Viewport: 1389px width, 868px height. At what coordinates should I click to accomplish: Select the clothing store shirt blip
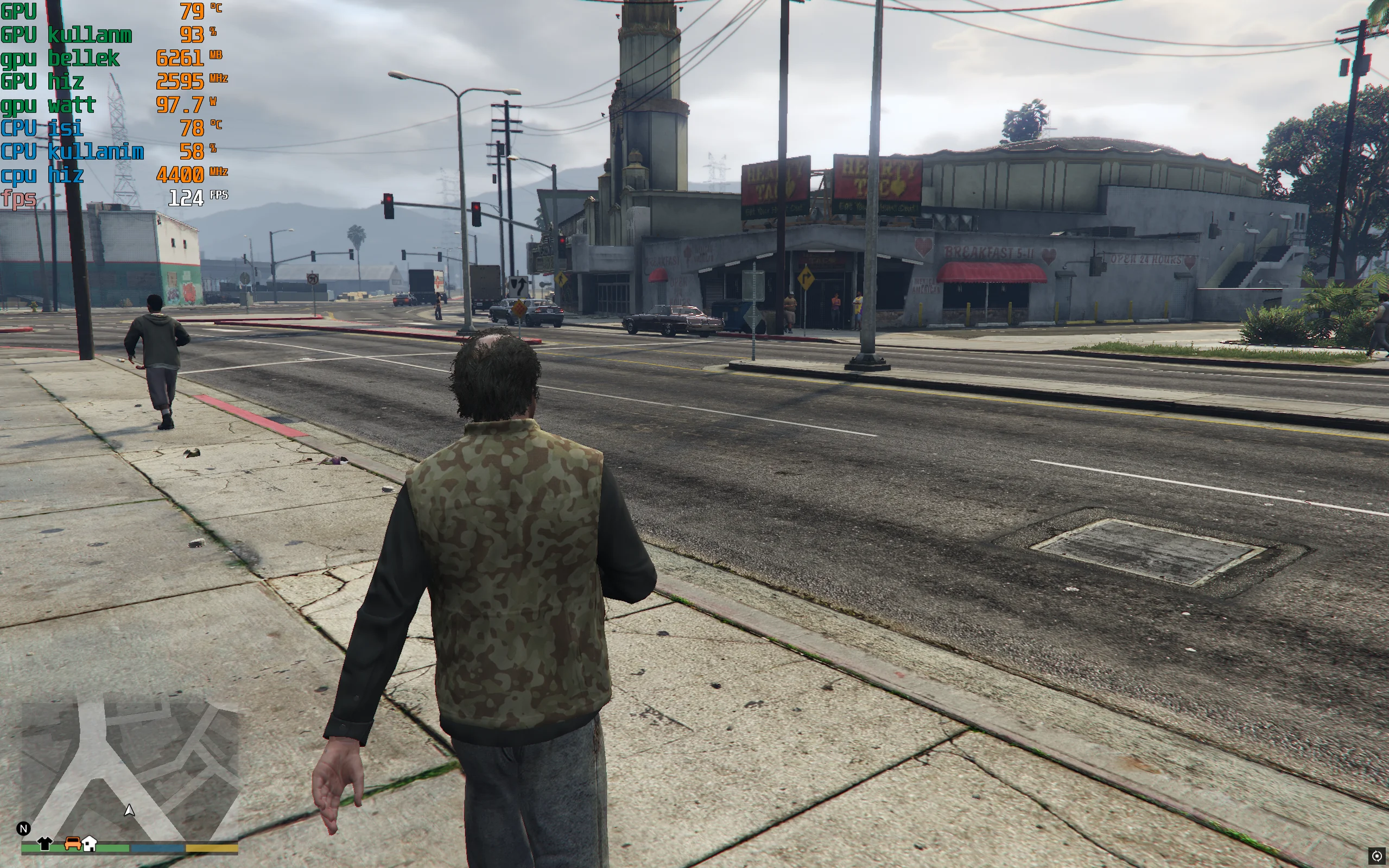(45, 844)
